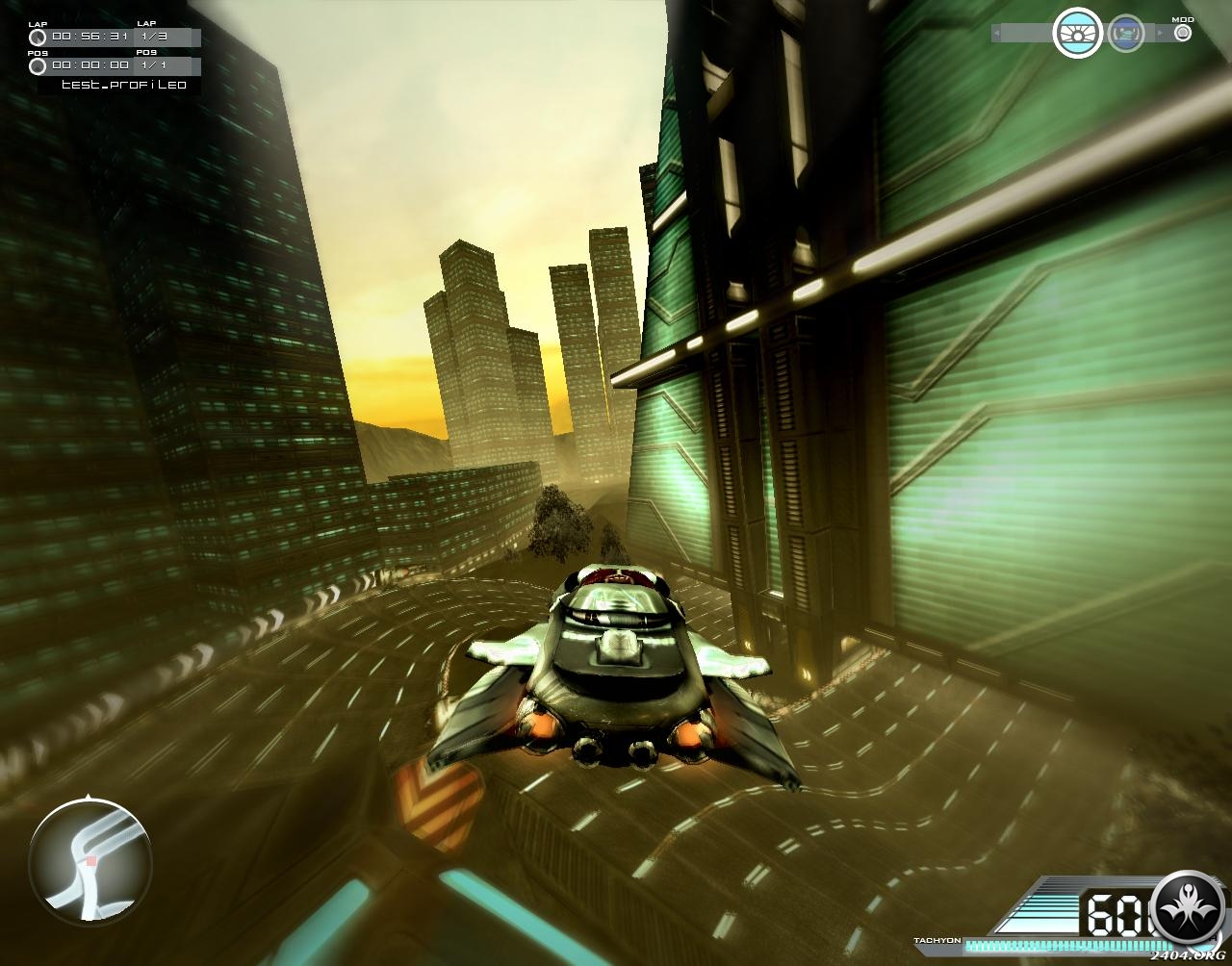Screen dimensions: 1232x966
Task: Click the left arrow on mode selector
Action: 996,34
